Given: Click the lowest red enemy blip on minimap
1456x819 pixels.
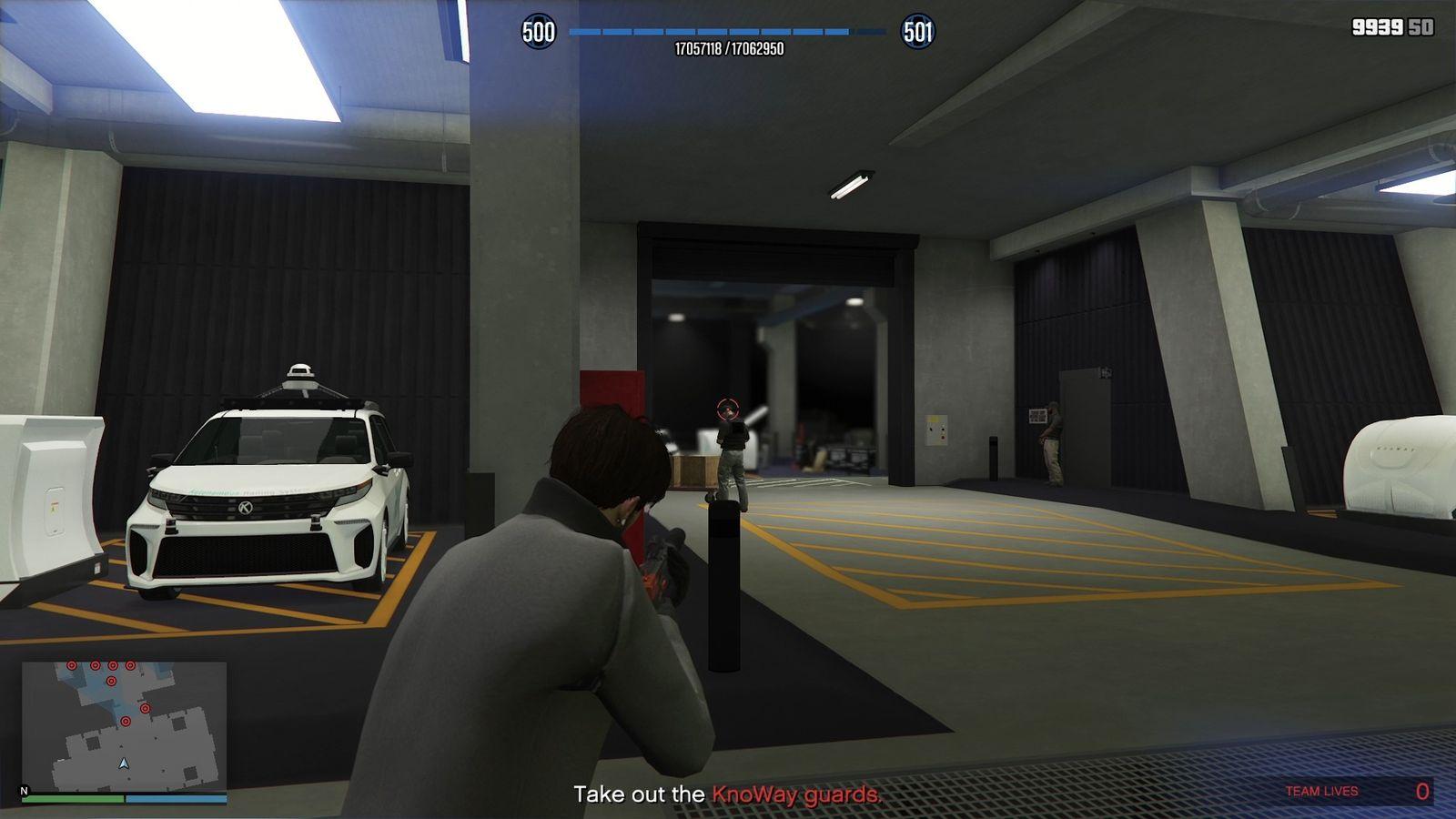Looking at the screenshot, I should pos(126,722).
